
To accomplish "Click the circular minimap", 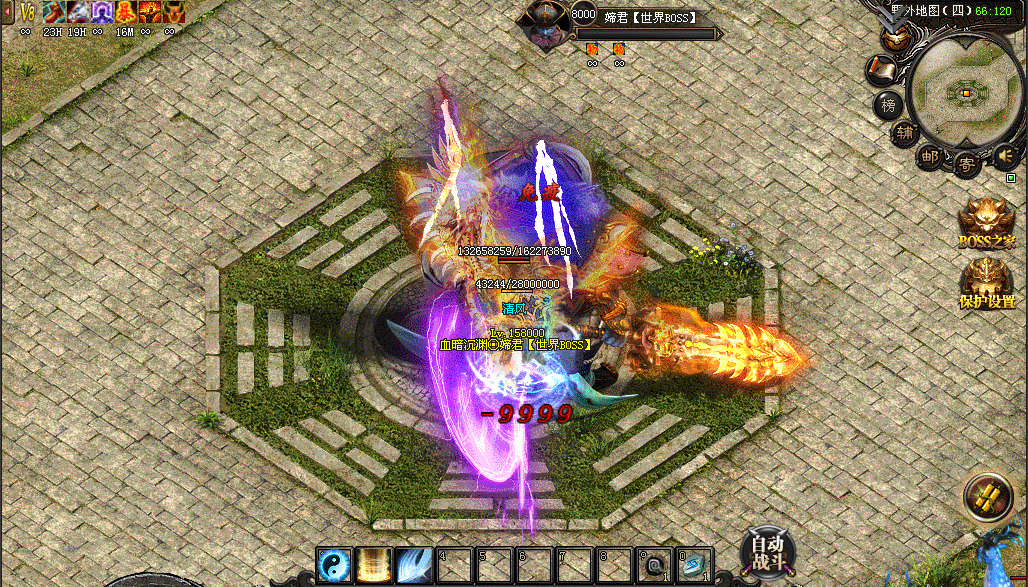I will (x=965, y=93).
